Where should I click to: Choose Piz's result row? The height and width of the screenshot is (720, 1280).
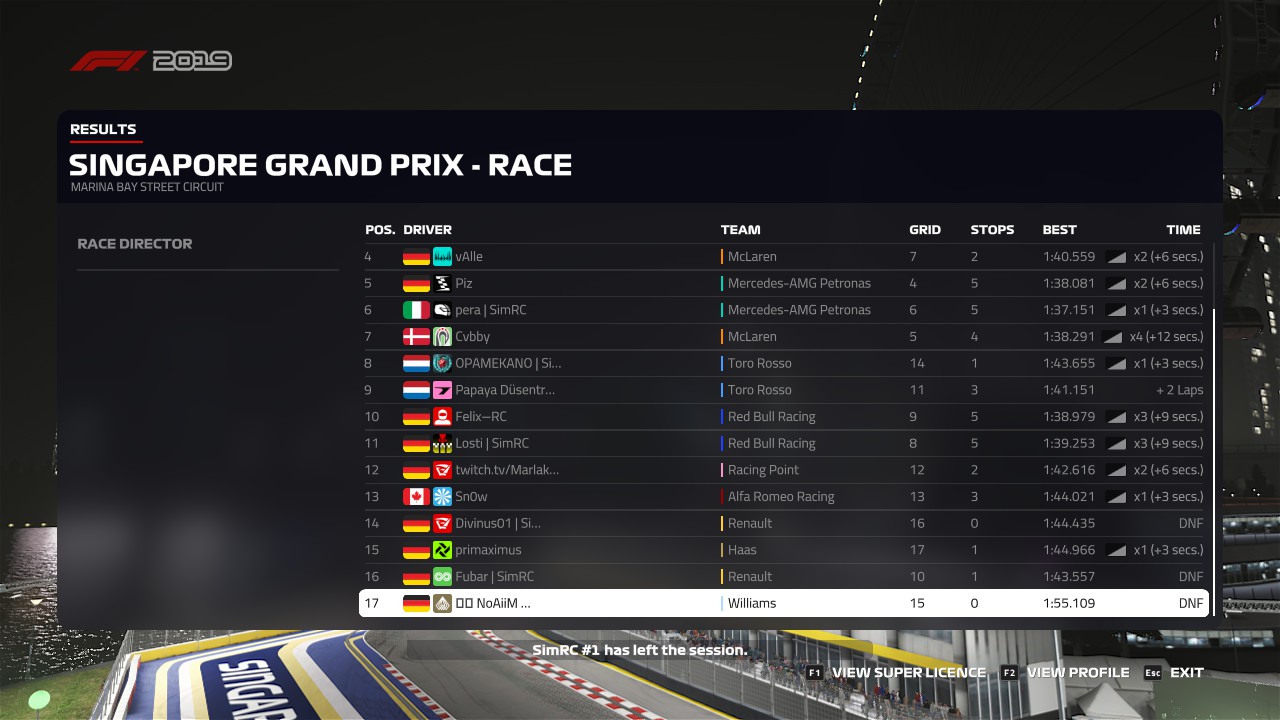(x=784, y=283)
